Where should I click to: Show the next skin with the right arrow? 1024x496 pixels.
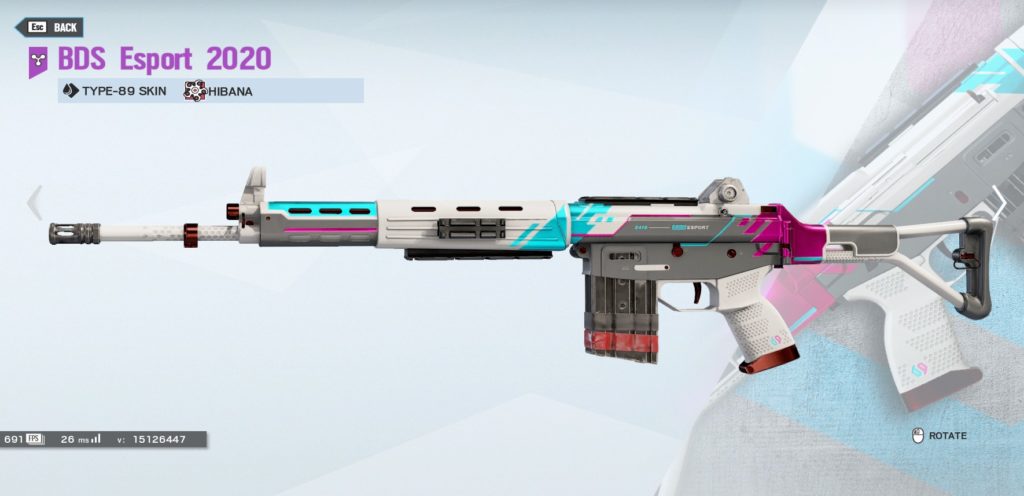click(999, 204)
